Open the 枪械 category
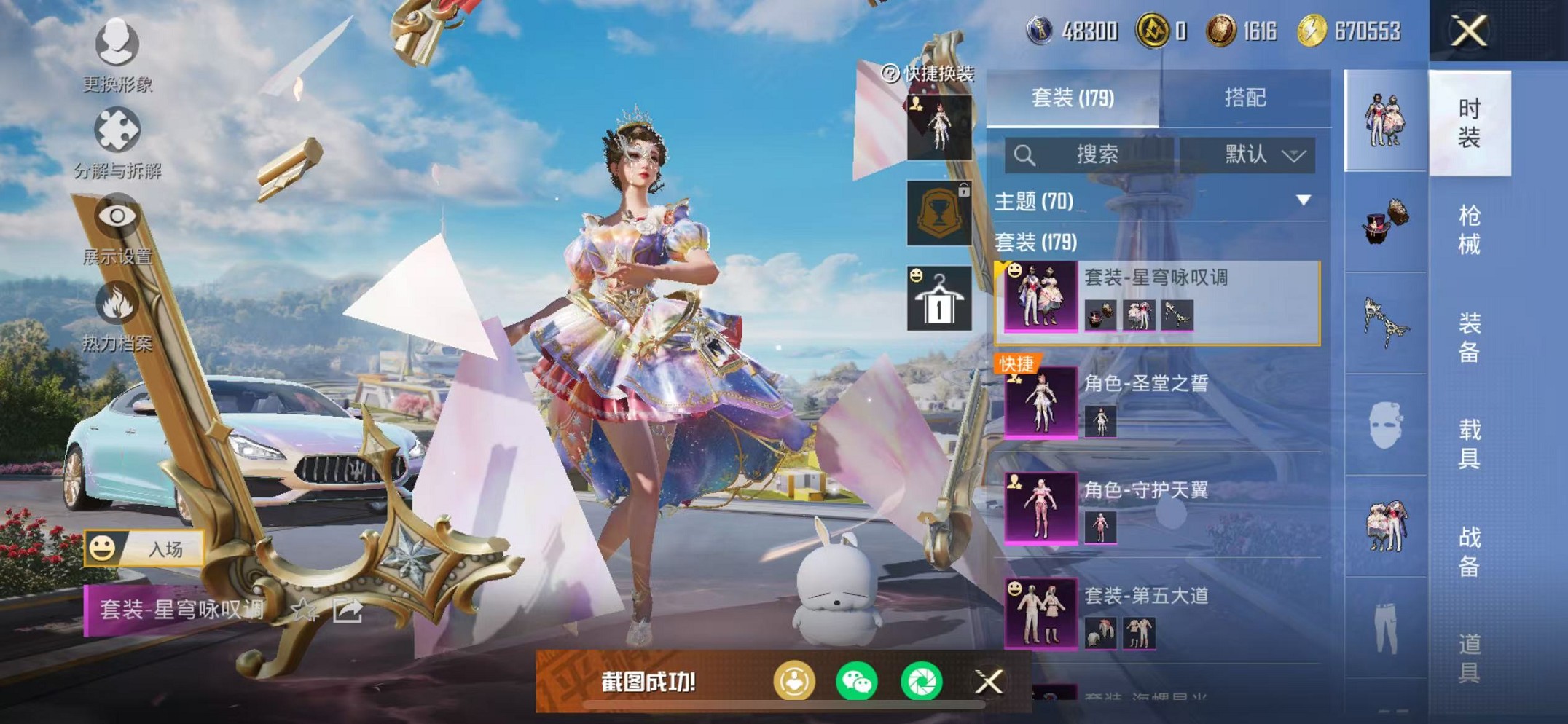Screen dimensions: 1568x724 pos(1469,230)
